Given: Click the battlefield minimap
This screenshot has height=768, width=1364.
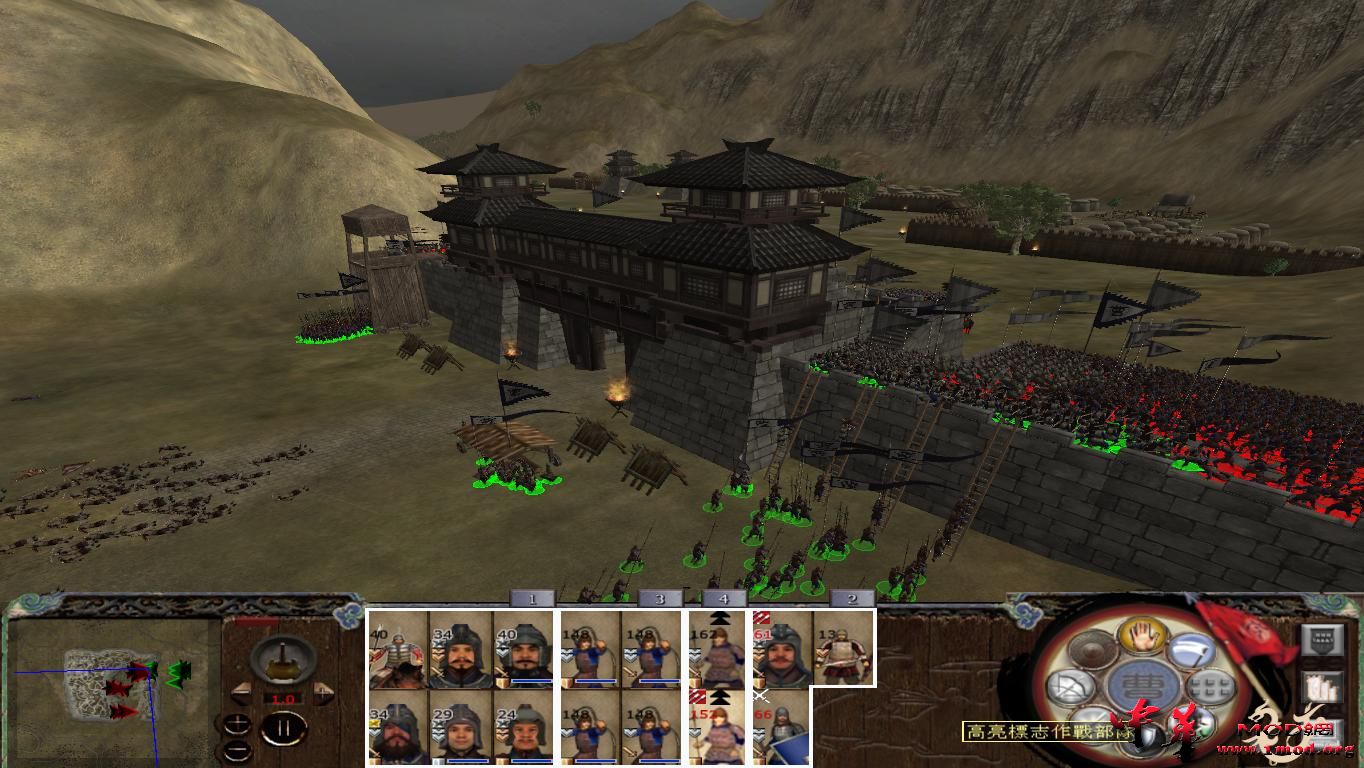Looking at the screenshot, I should pyautogui.click(x=108, y=688).
